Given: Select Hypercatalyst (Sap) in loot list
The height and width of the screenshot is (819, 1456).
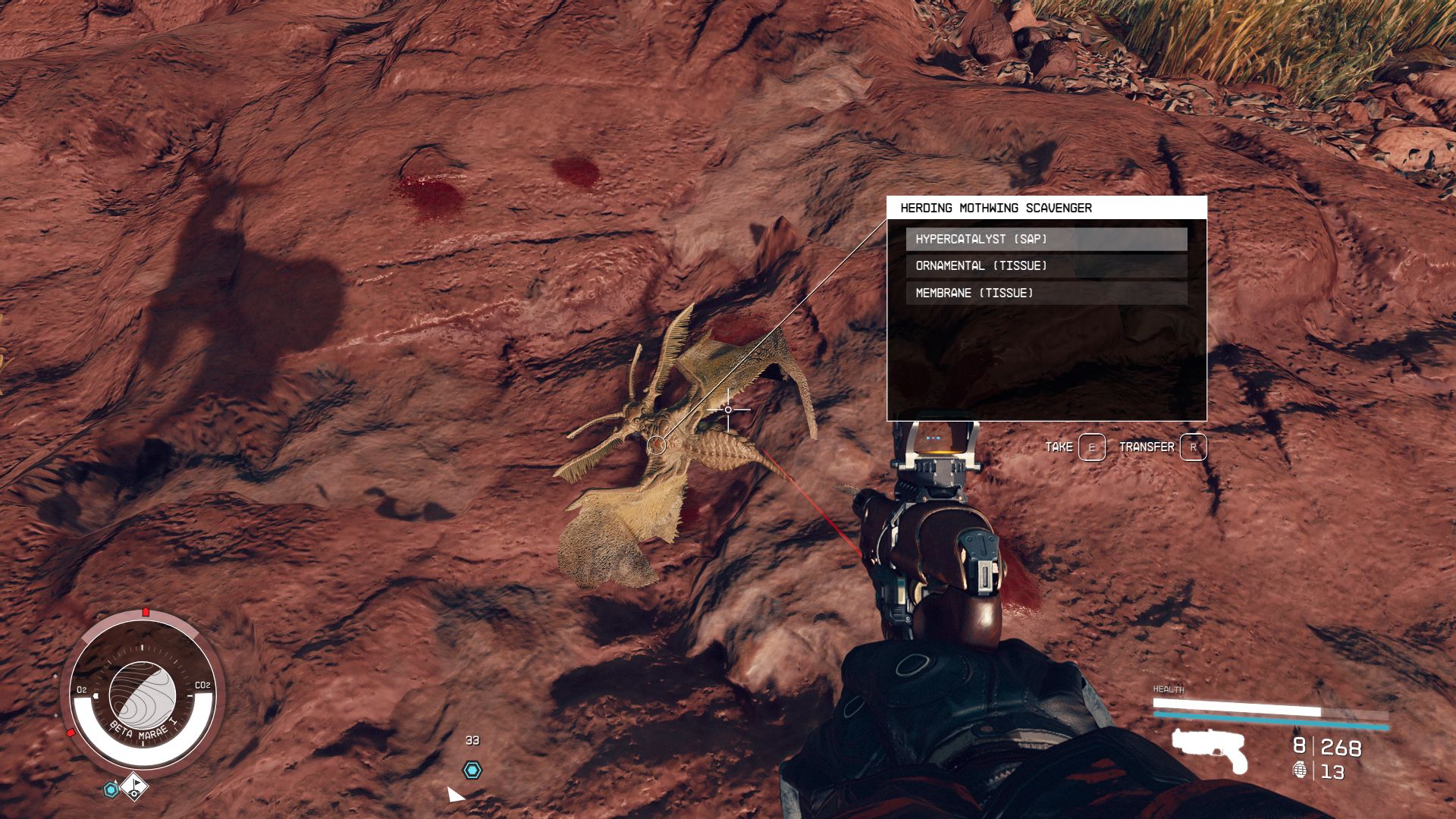Looking at the screenshot, I should click(x=1046, y=239).
